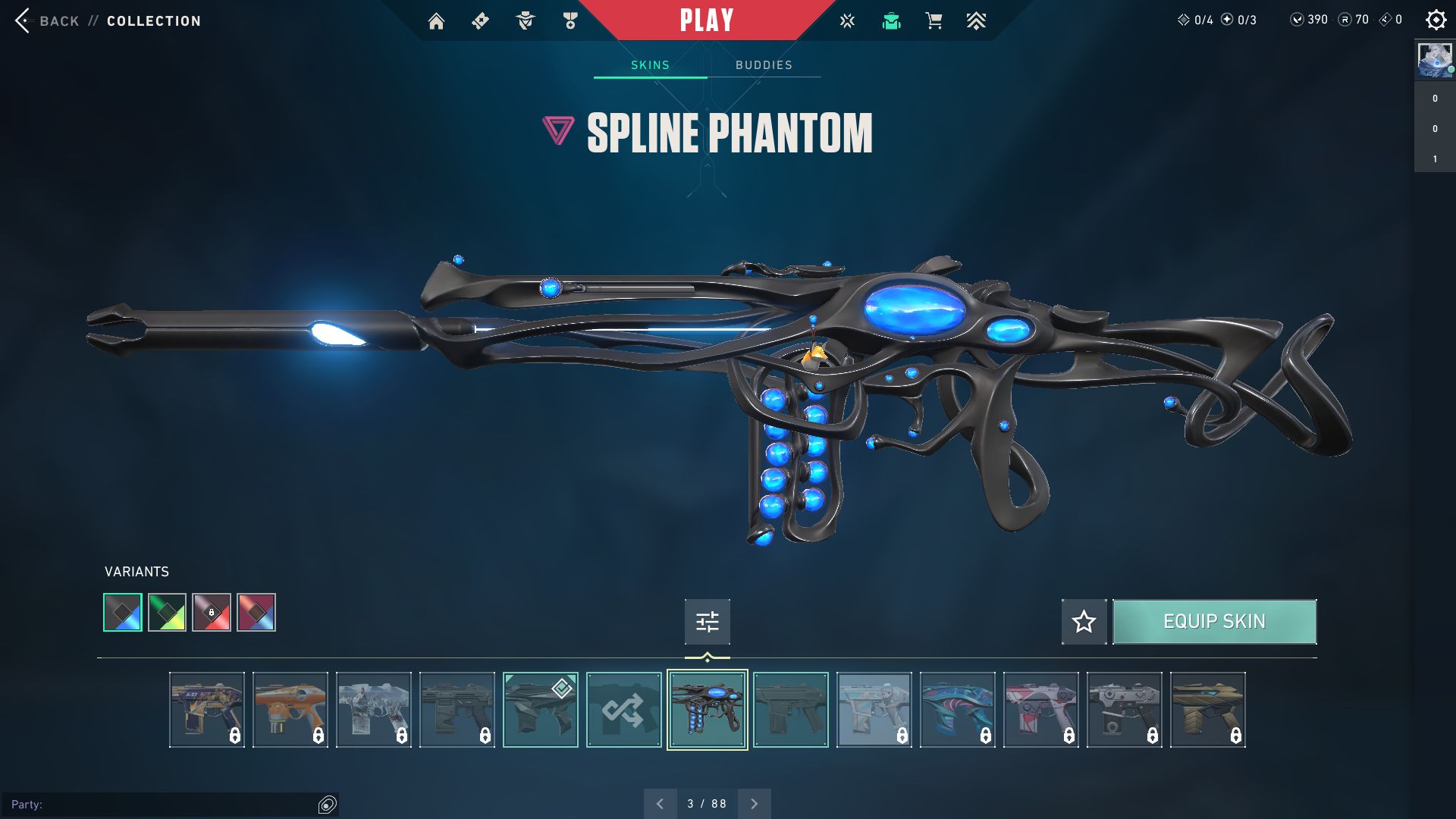1456x819 pixels.
Task: Go to the next skin page
Action: click(754, 804)
